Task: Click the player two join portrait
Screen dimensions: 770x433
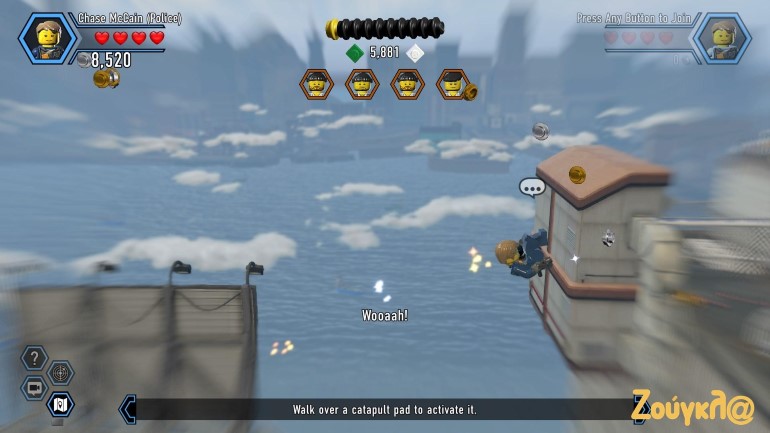Action: click(721, 38)
